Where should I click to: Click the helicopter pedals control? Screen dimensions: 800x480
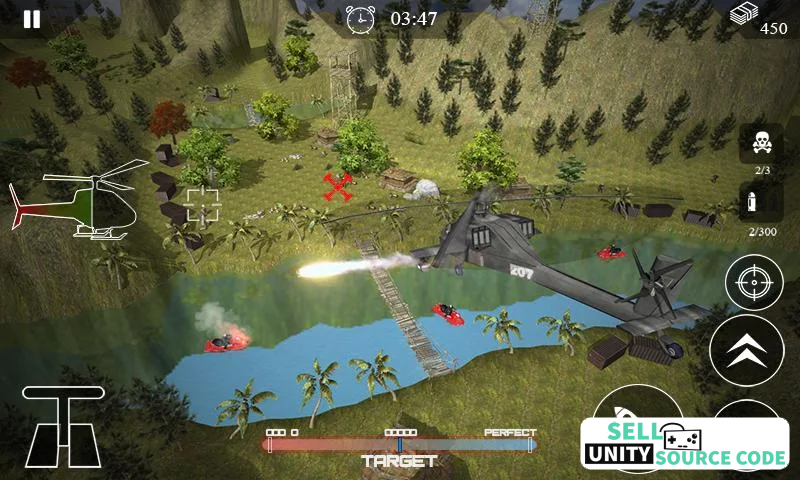pyautogui.click(x=63, y=426)
